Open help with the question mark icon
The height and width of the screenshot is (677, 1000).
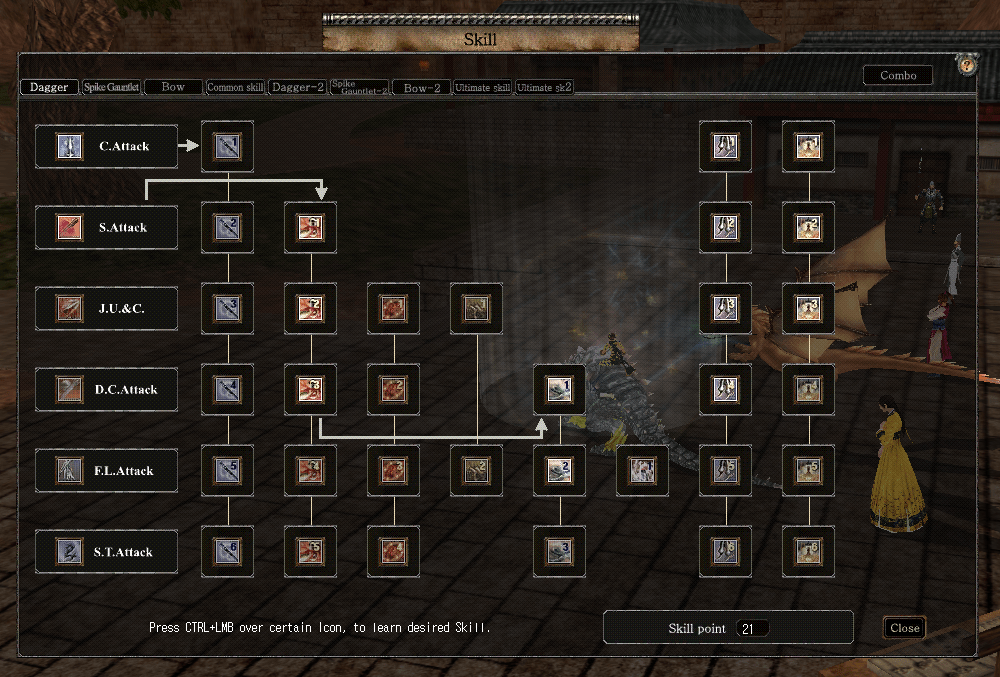coord(966,65)
